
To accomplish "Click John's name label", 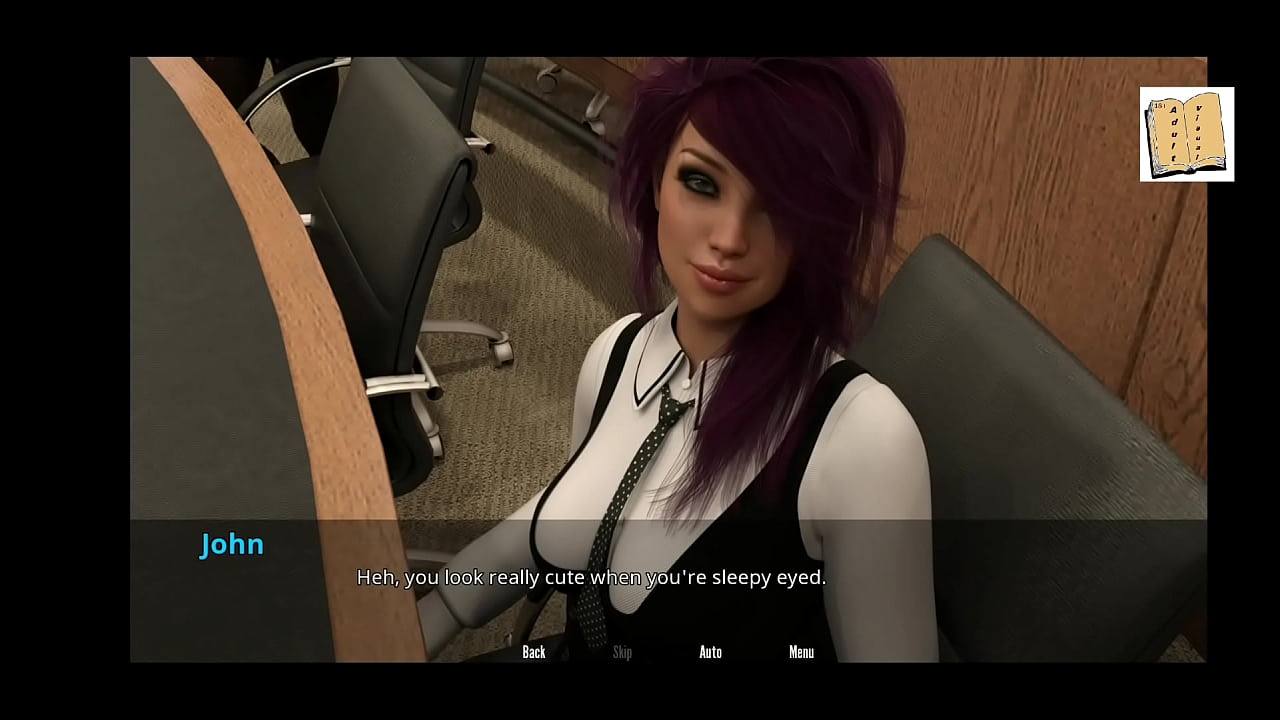I will (x=231, y=544).
